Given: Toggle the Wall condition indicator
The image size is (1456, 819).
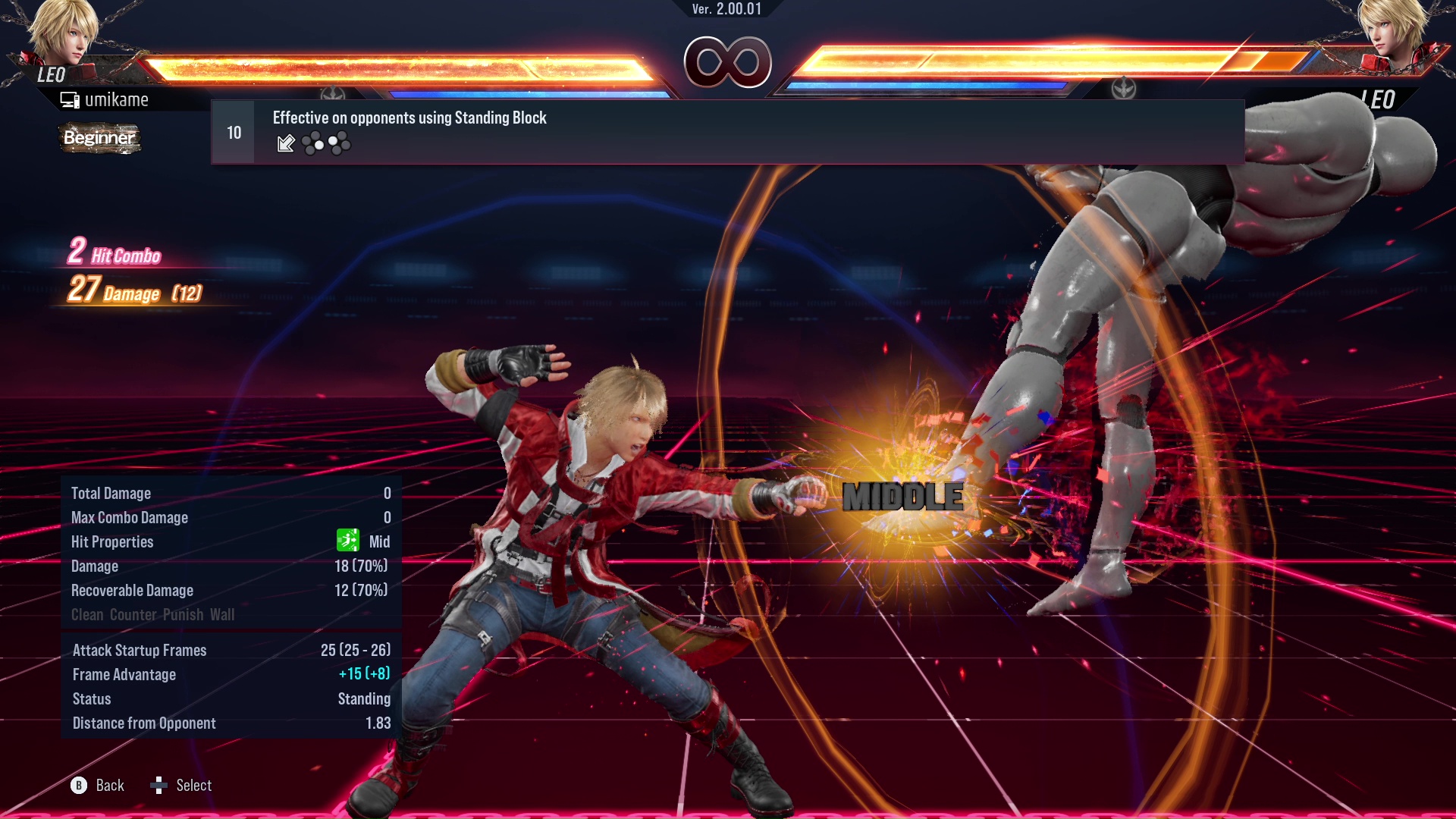Looking at the screenshot, I should (224, 615).
